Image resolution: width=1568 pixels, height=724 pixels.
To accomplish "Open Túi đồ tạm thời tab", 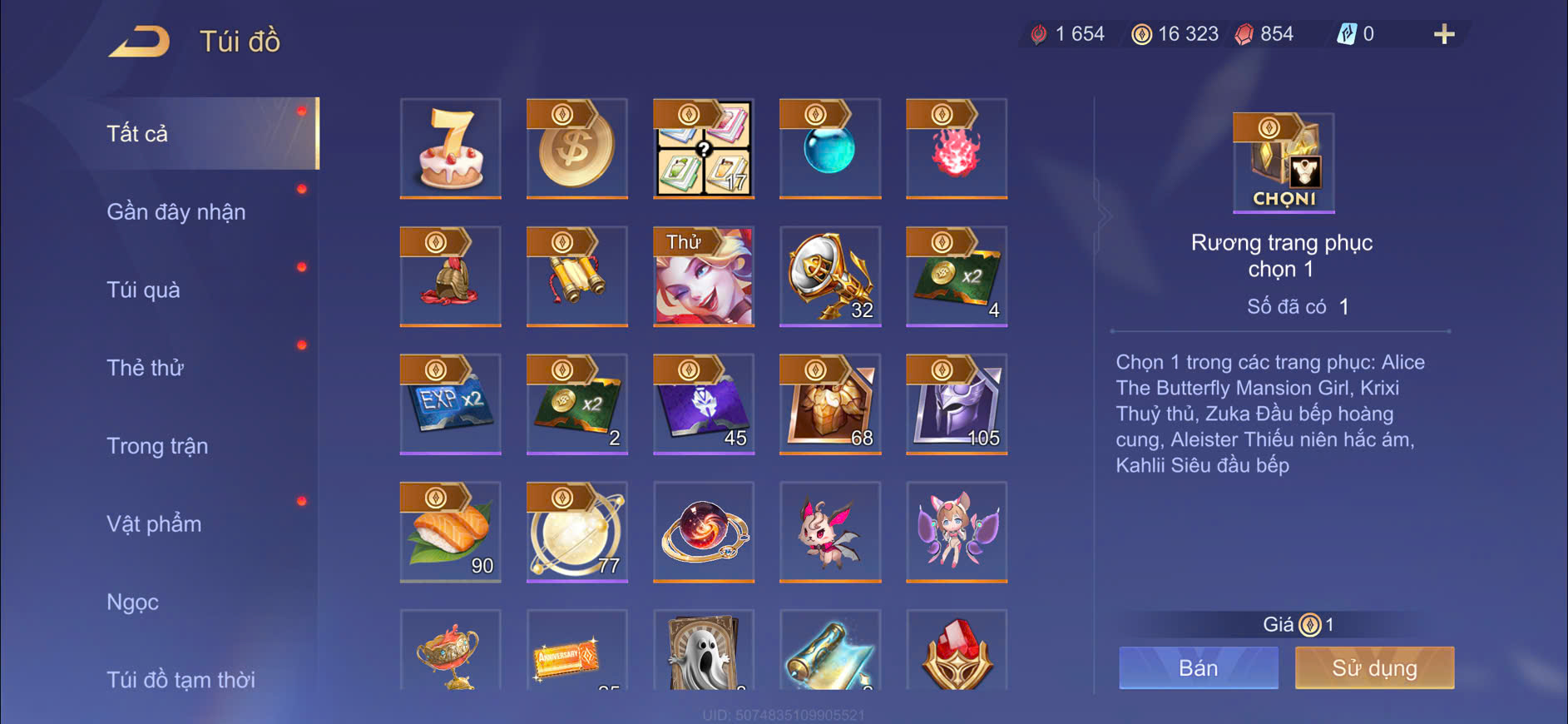I will click(181, 679).
